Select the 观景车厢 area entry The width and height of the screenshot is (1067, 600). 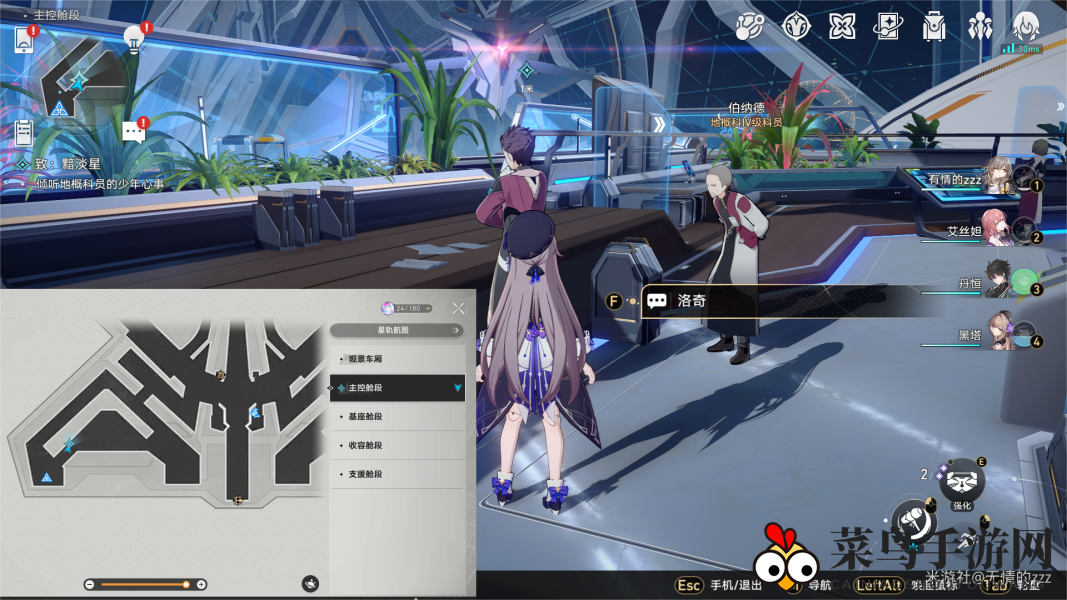(x=397, y=358)
